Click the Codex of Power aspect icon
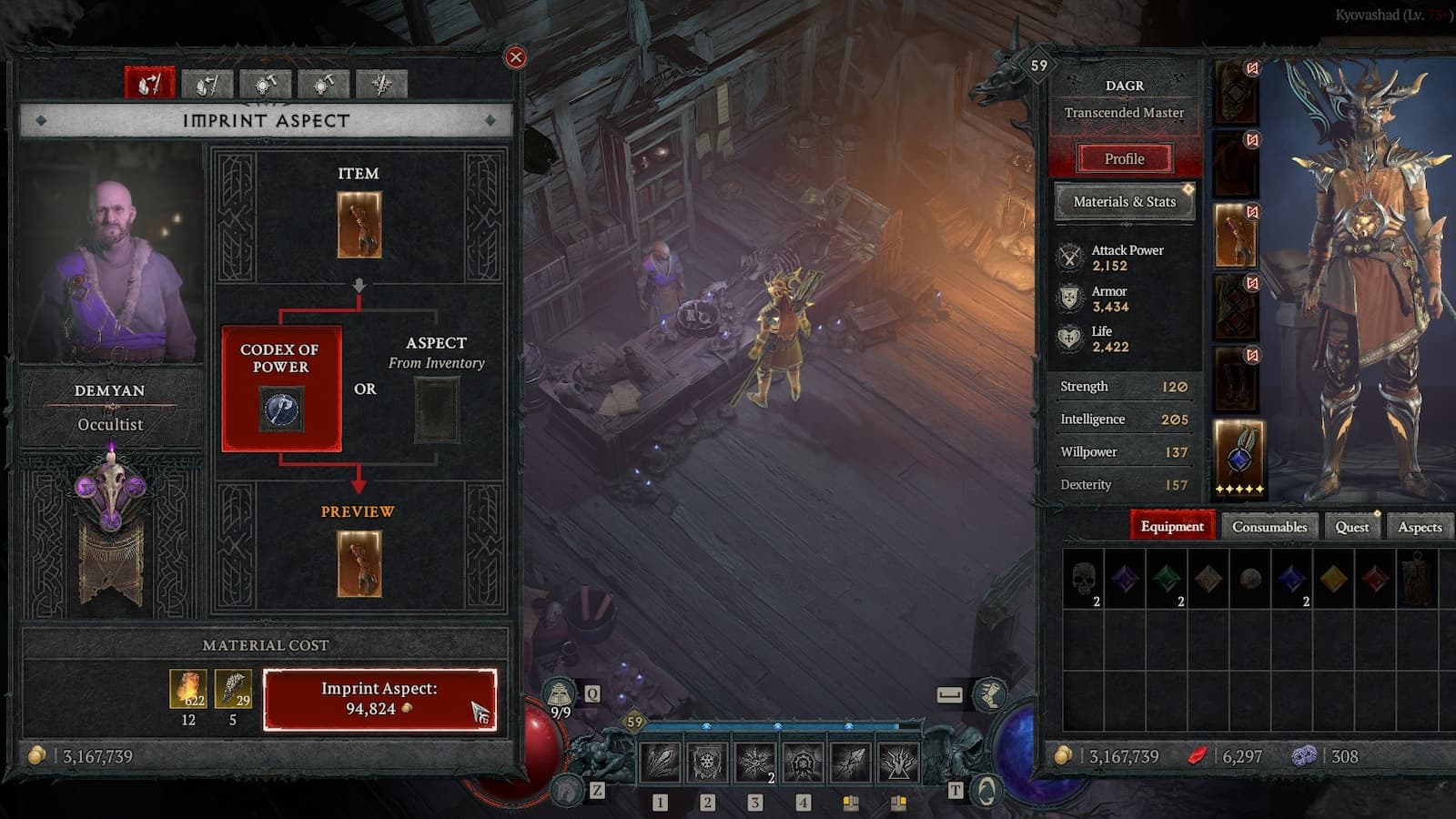The image size is (1456, 819). pyautogui.click(x=285, y=408)
